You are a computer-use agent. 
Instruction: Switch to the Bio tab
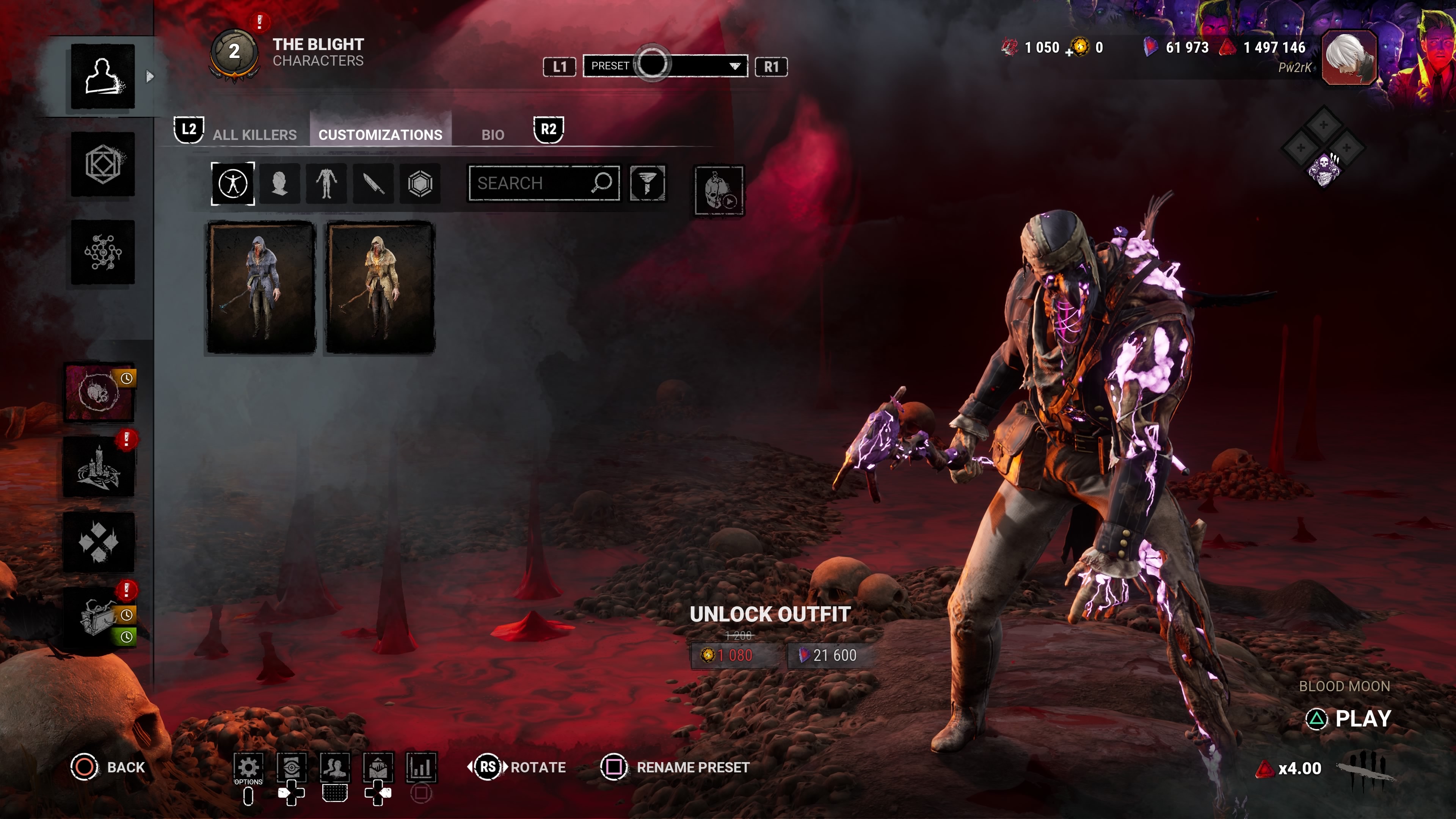[x=492, y=135]
